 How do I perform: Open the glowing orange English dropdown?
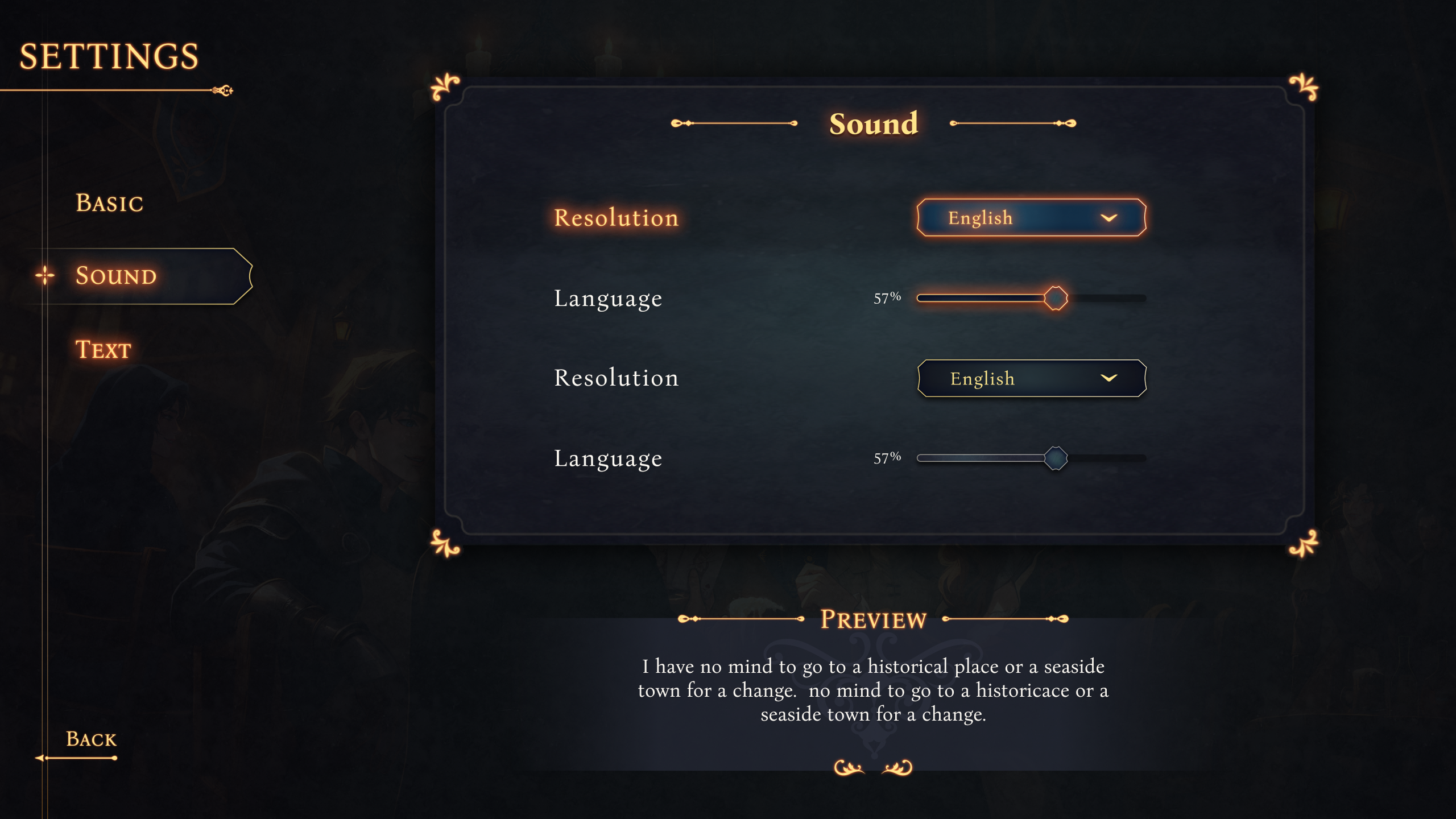pos(1031,218)
